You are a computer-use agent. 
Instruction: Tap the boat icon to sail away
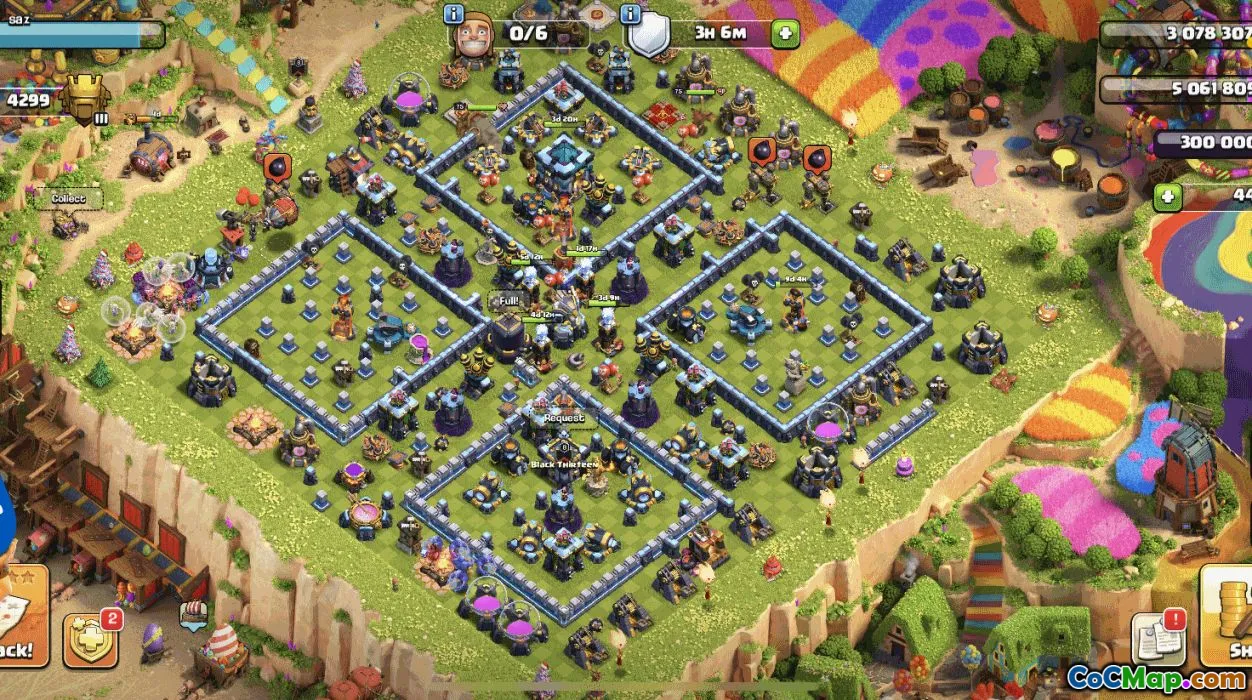coord(193,613)
